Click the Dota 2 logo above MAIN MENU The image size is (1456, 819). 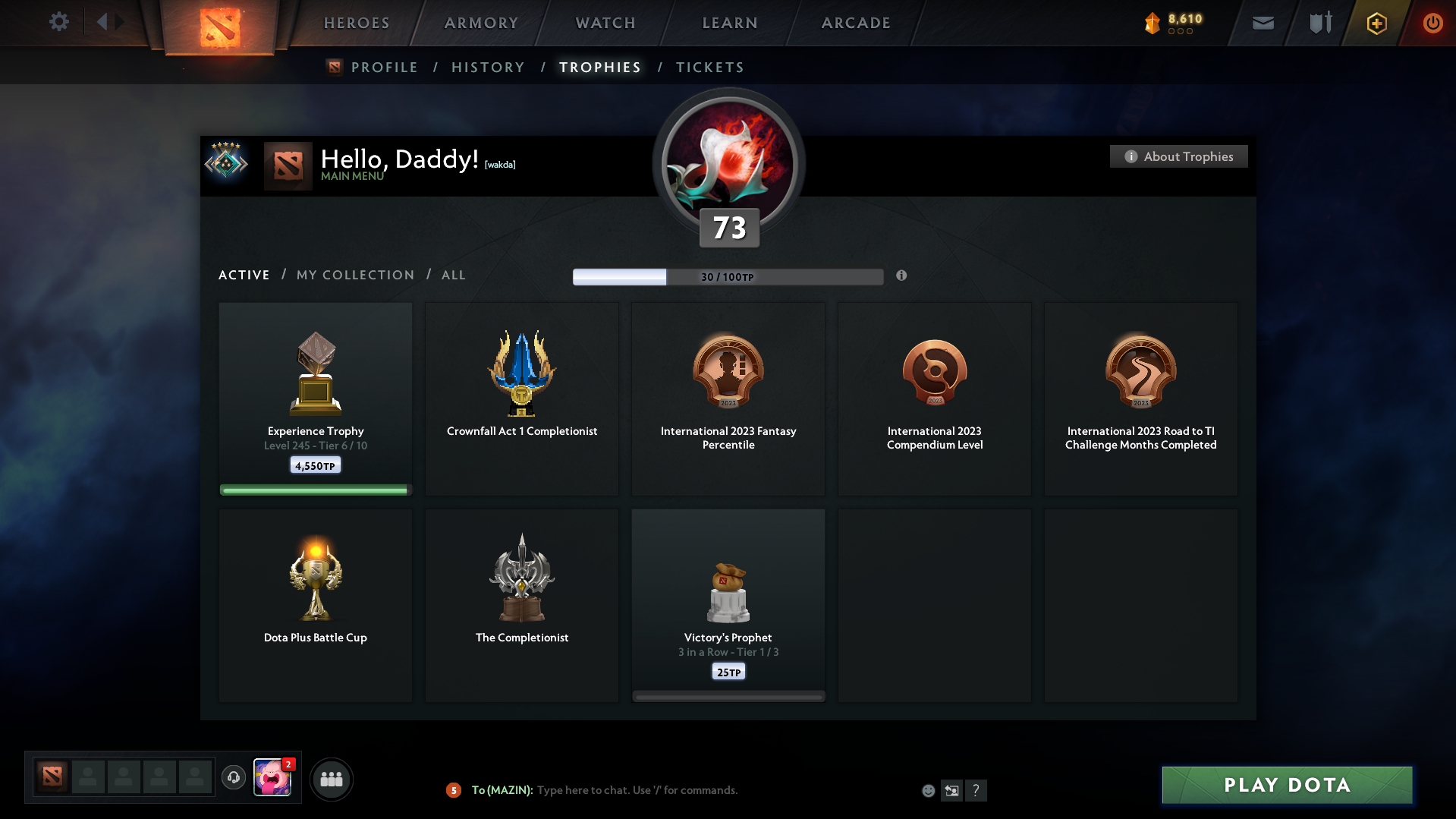point(288,164)
